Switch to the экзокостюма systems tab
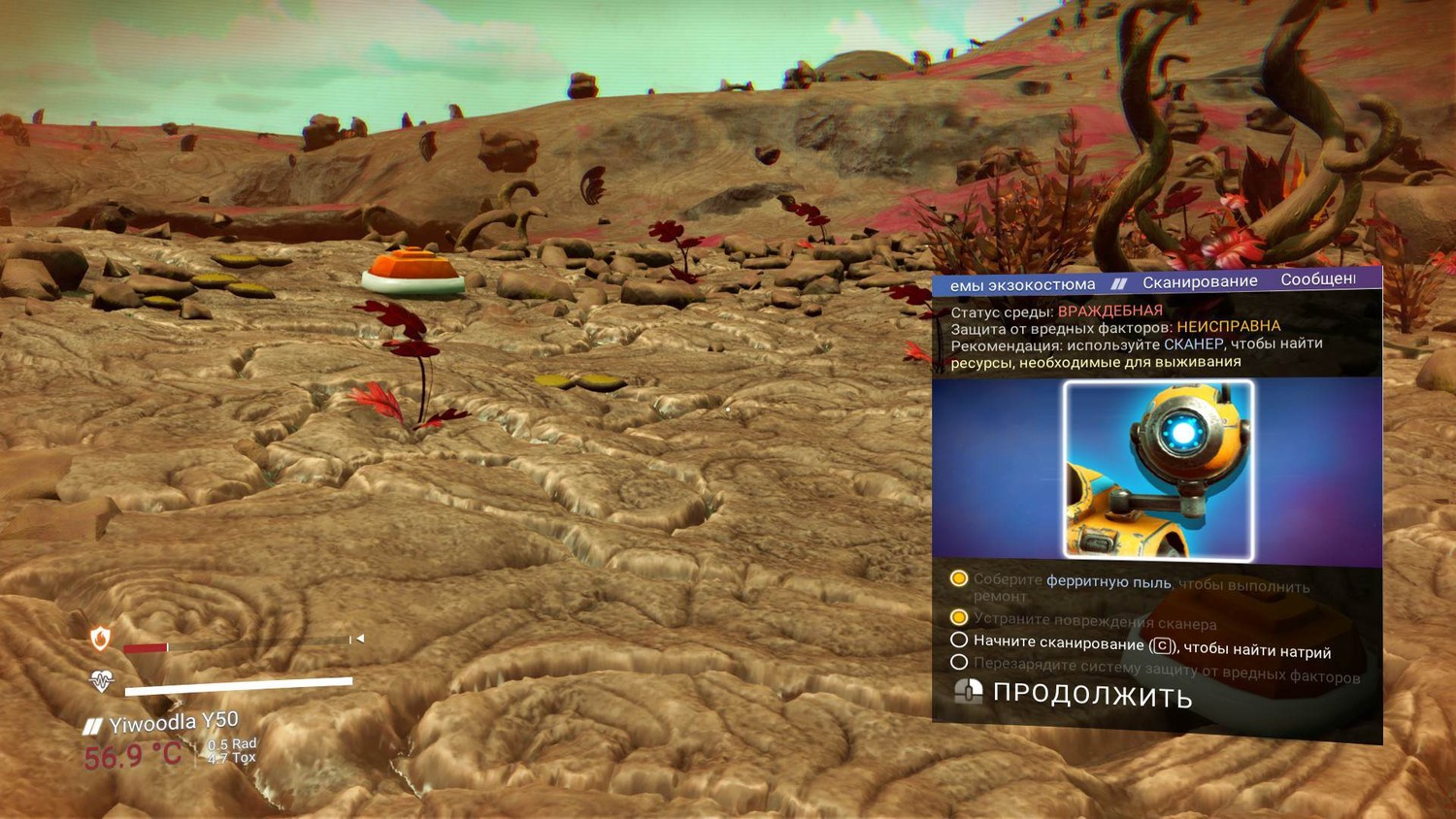Screen dimensions: 1456x819 click(x=1022, y=284)
